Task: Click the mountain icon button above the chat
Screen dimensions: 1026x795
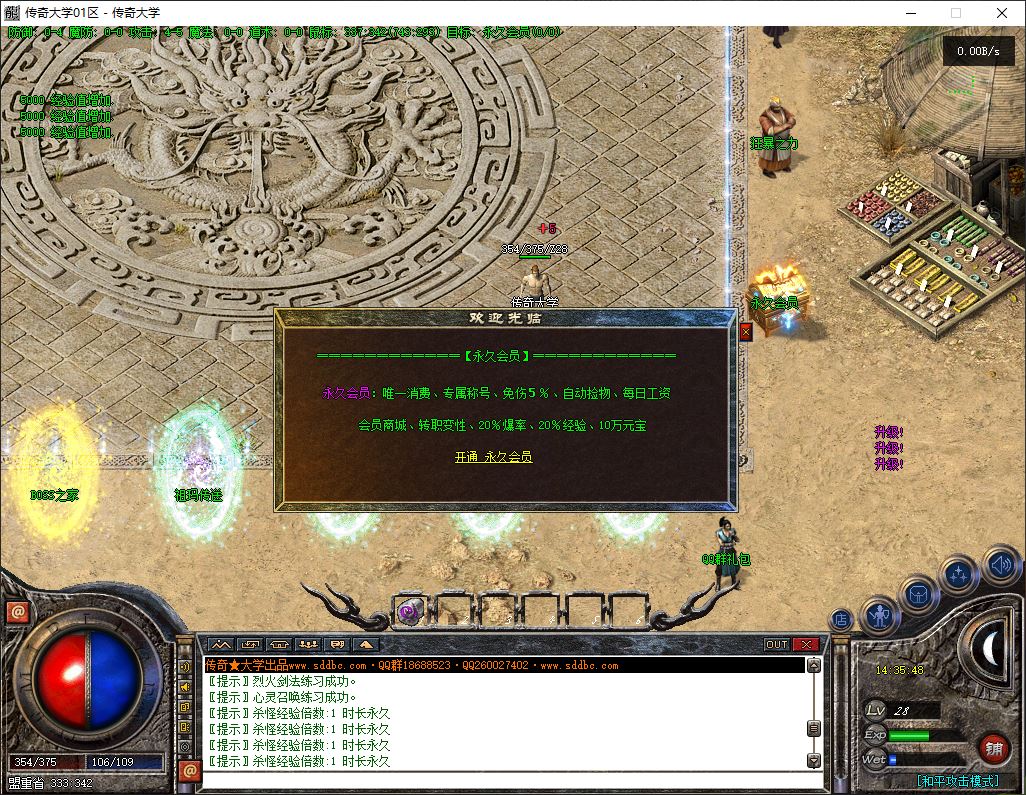Action: coord(220,645)
